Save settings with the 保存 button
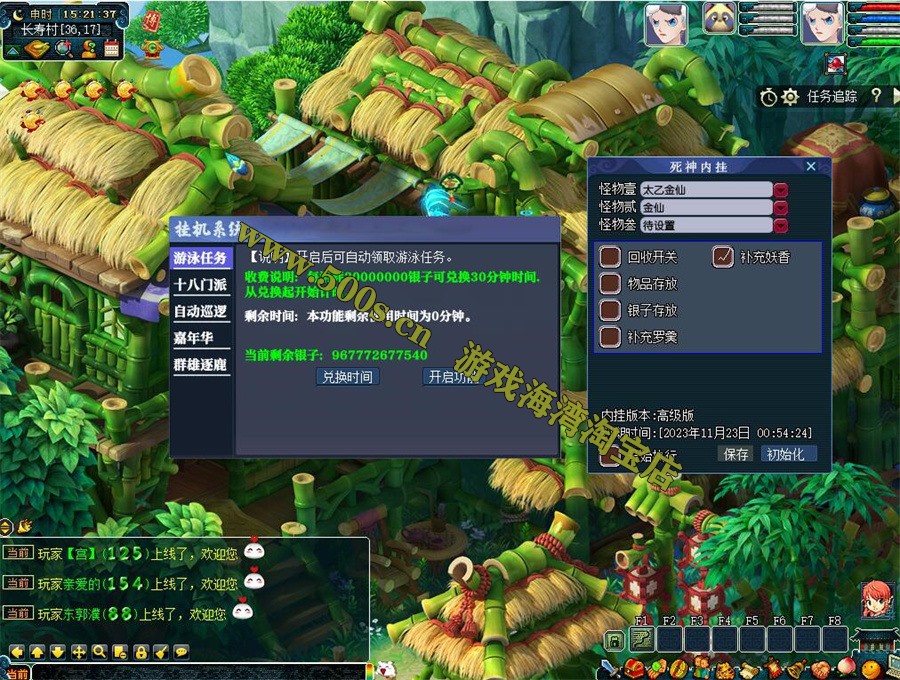 pos(735,454)
